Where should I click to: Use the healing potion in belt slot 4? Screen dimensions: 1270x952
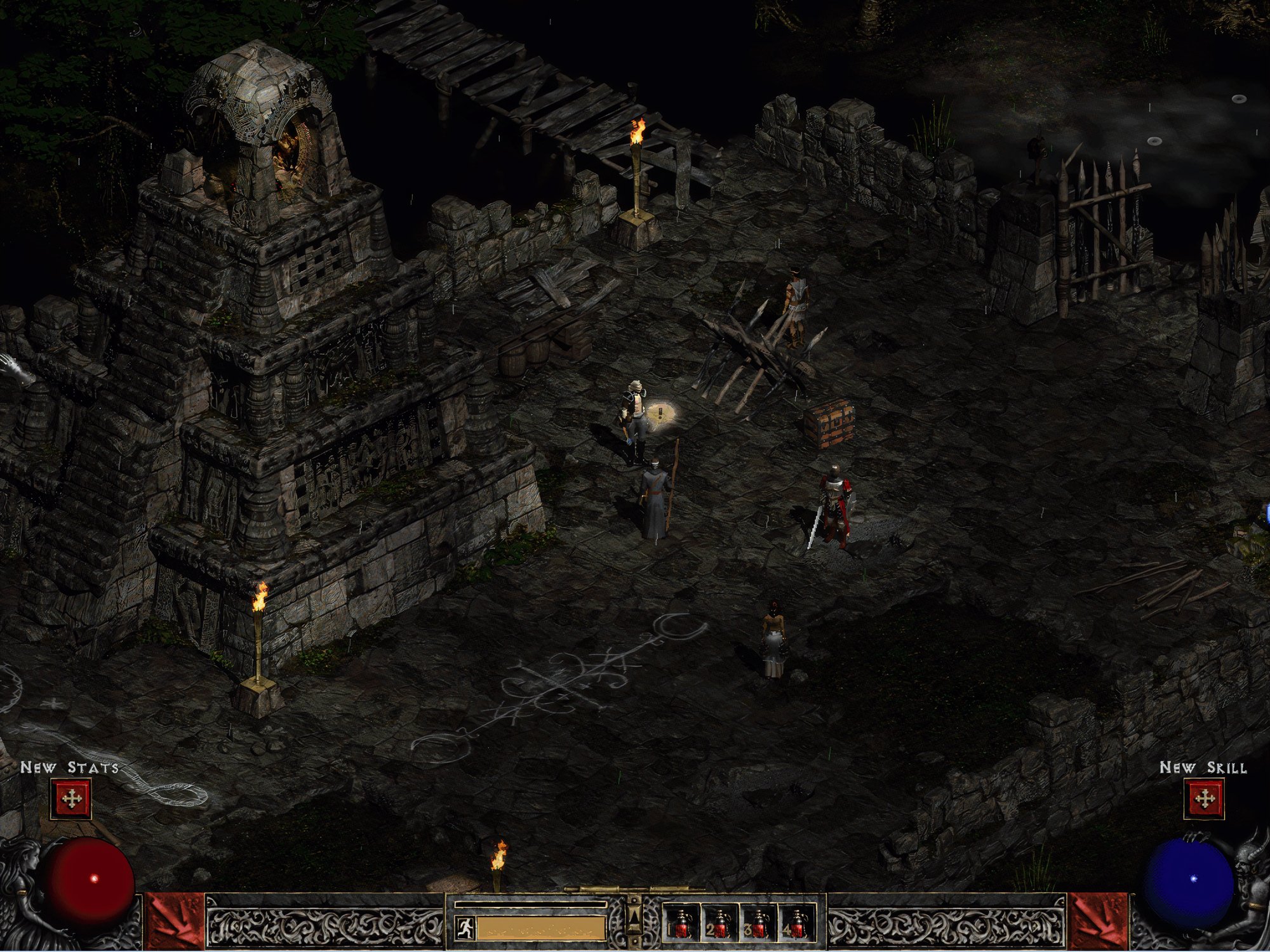click(798, 924)
